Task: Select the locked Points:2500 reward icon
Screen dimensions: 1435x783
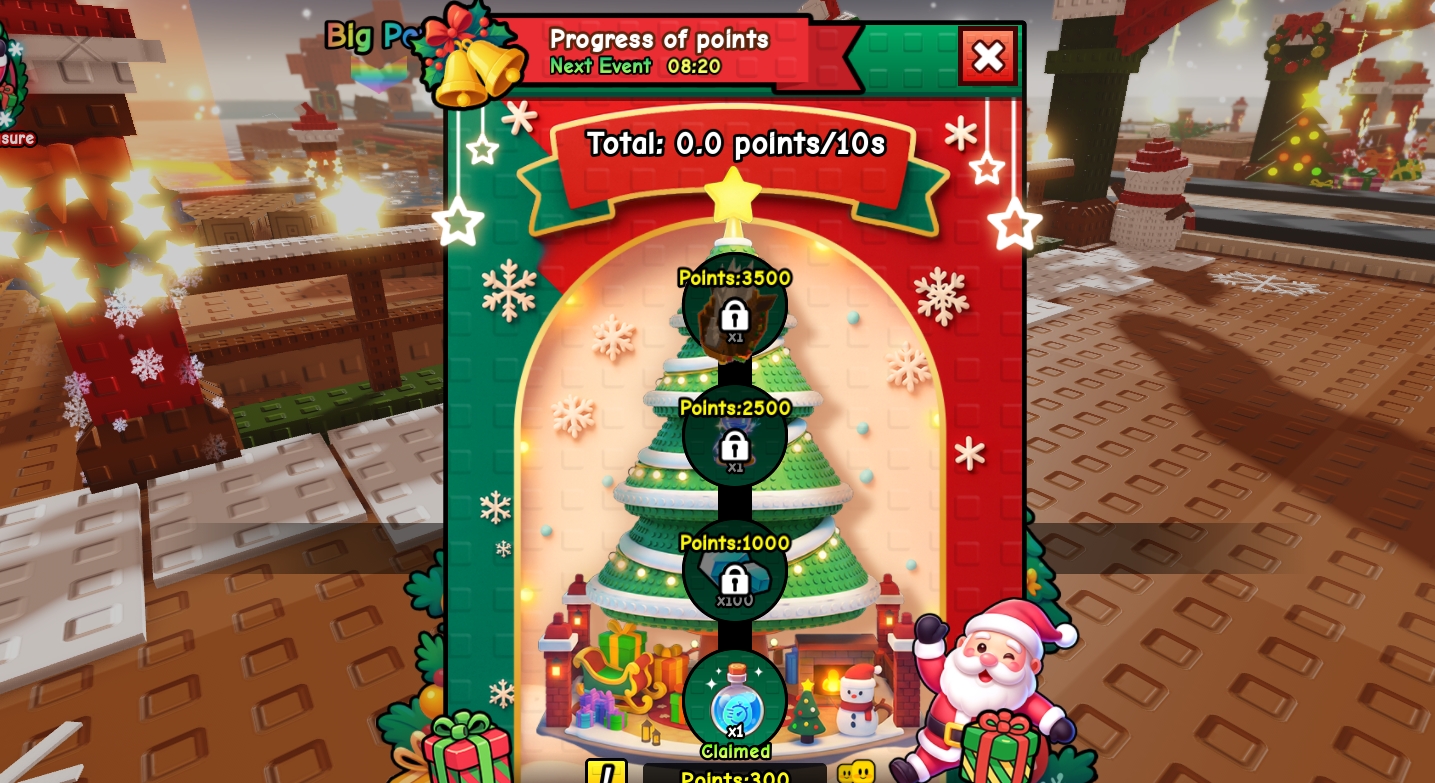Action: coord(734,440)
